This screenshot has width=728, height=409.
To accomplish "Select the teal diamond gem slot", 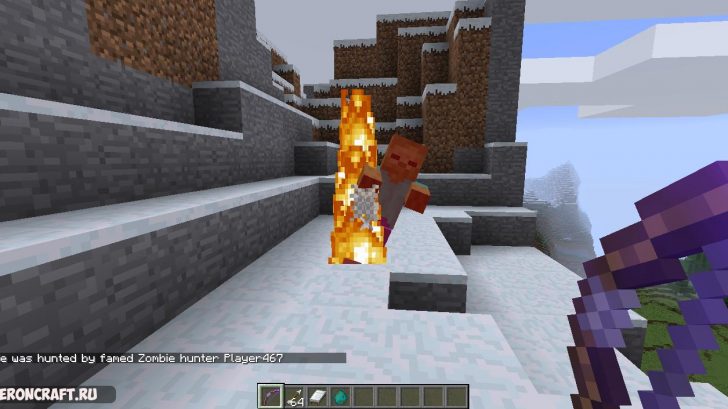I will click(339, 397).
